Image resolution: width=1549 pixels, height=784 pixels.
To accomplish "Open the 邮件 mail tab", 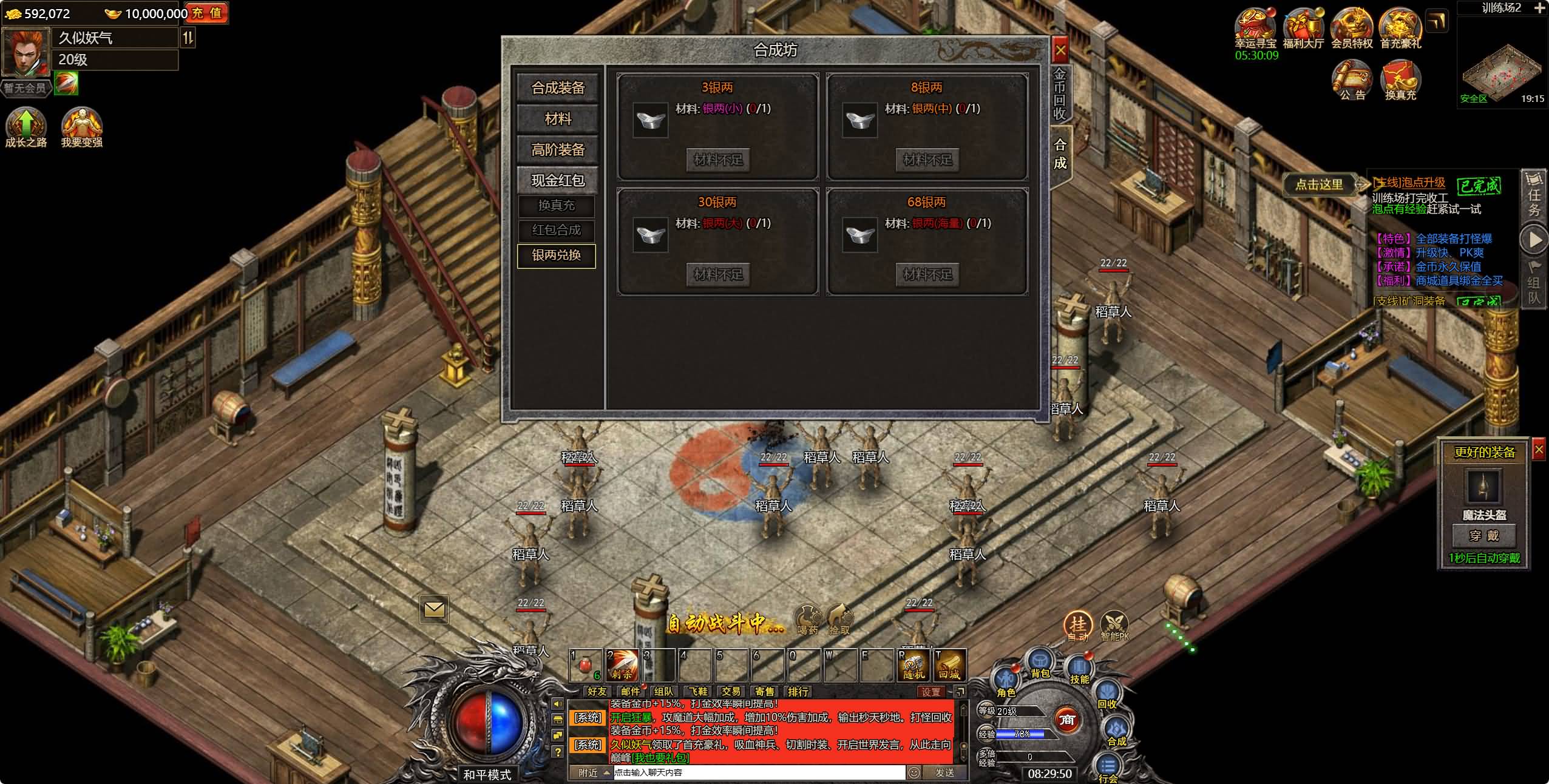I will pos(630,691).
